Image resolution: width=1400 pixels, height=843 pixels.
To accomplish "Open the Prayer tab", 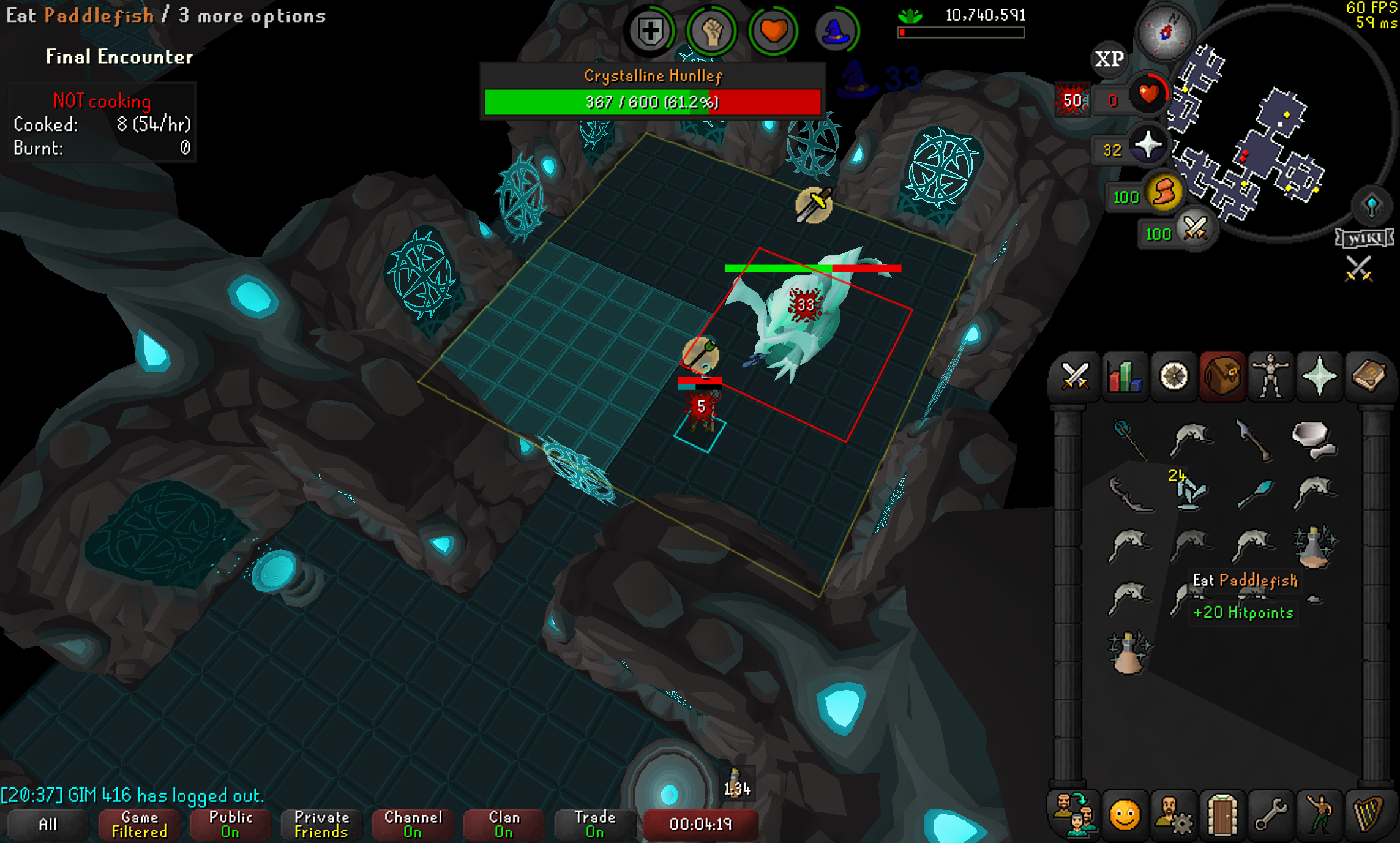I will pyautogui.click(x=1319, y=377).
